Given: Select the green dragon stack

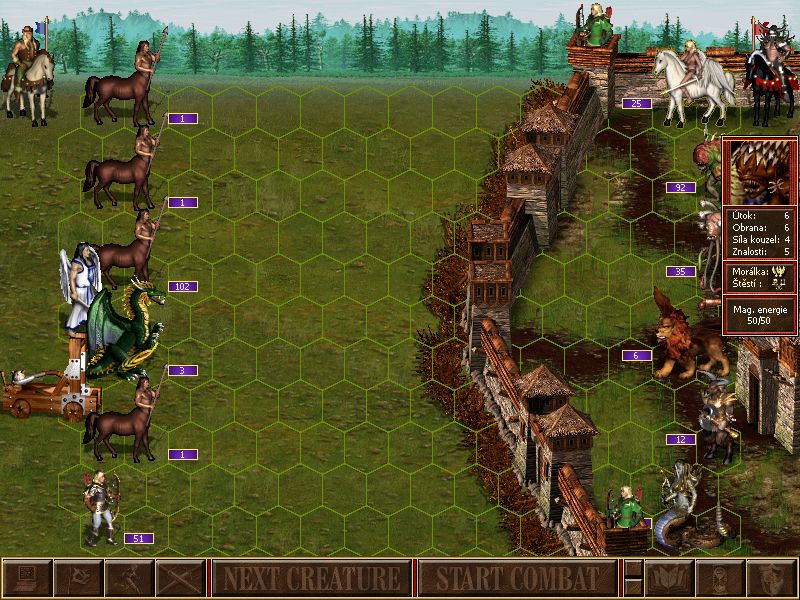Looking at the screenshot, I should [x=124, y=330].
